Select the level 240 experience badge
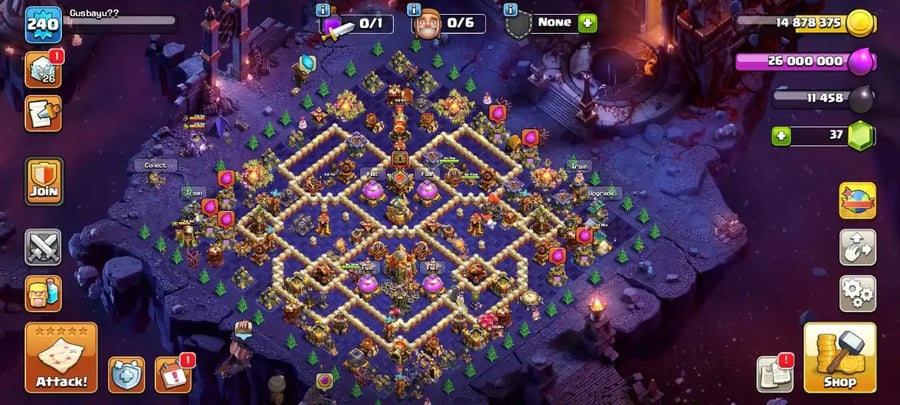Screen dimensions: 900x405 coord(43,24)
